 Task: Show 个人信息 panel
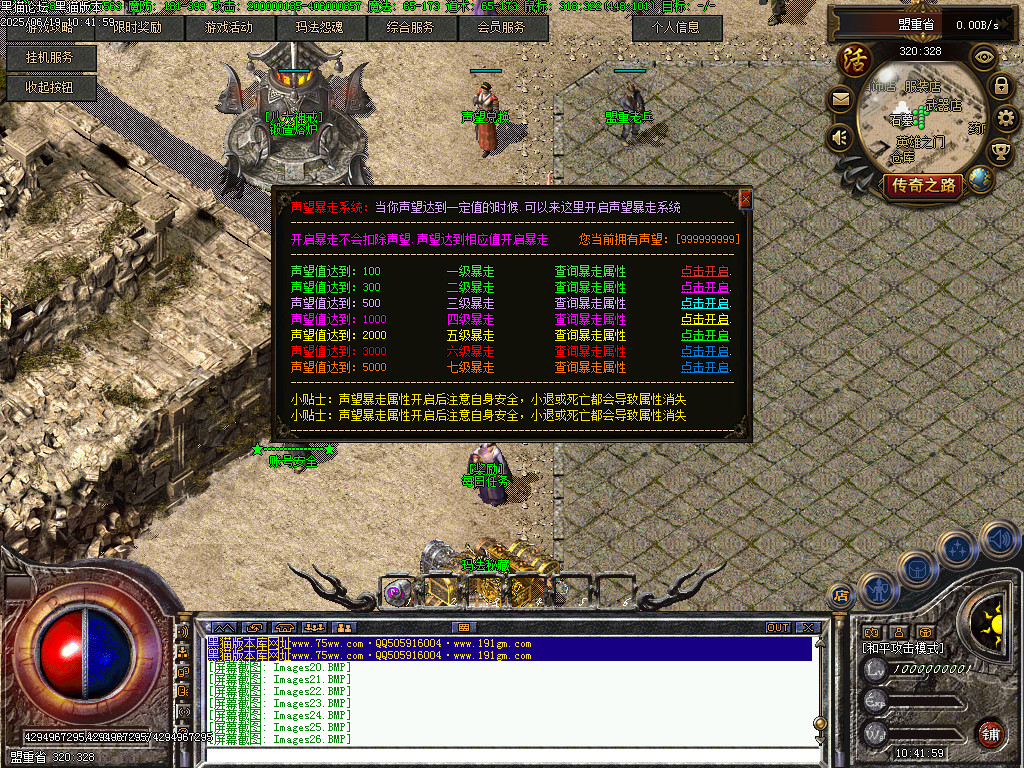677,28
